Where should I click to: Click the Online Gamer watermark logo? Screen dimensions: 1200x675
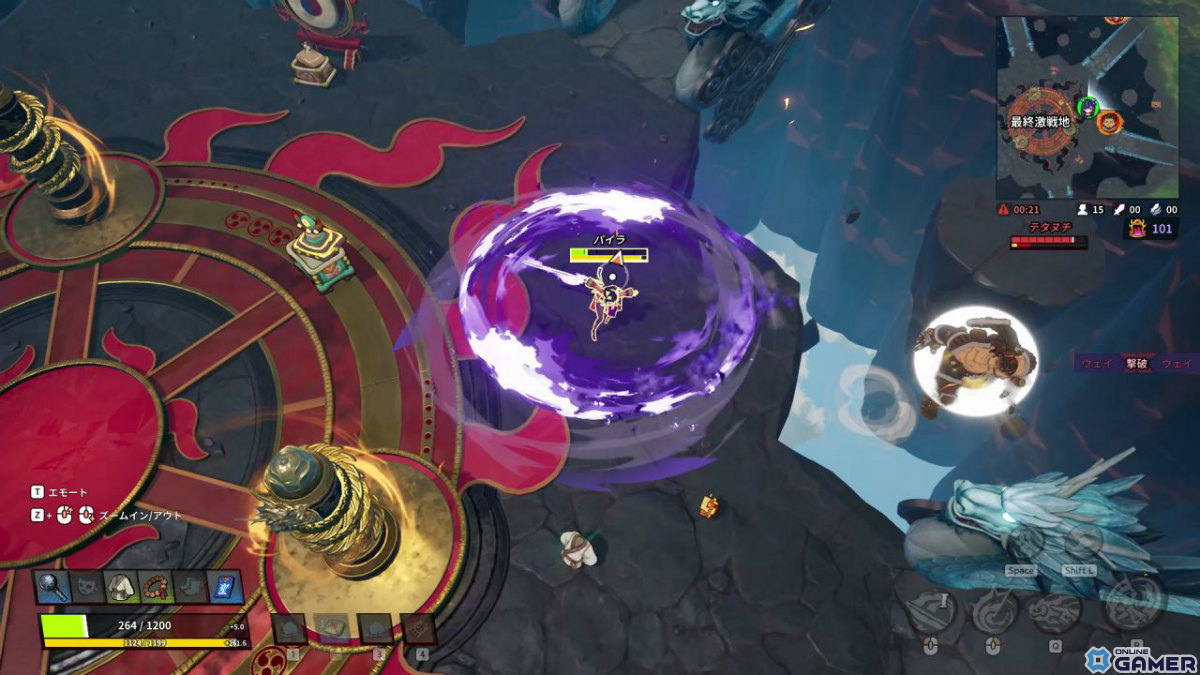(1140, 658)
